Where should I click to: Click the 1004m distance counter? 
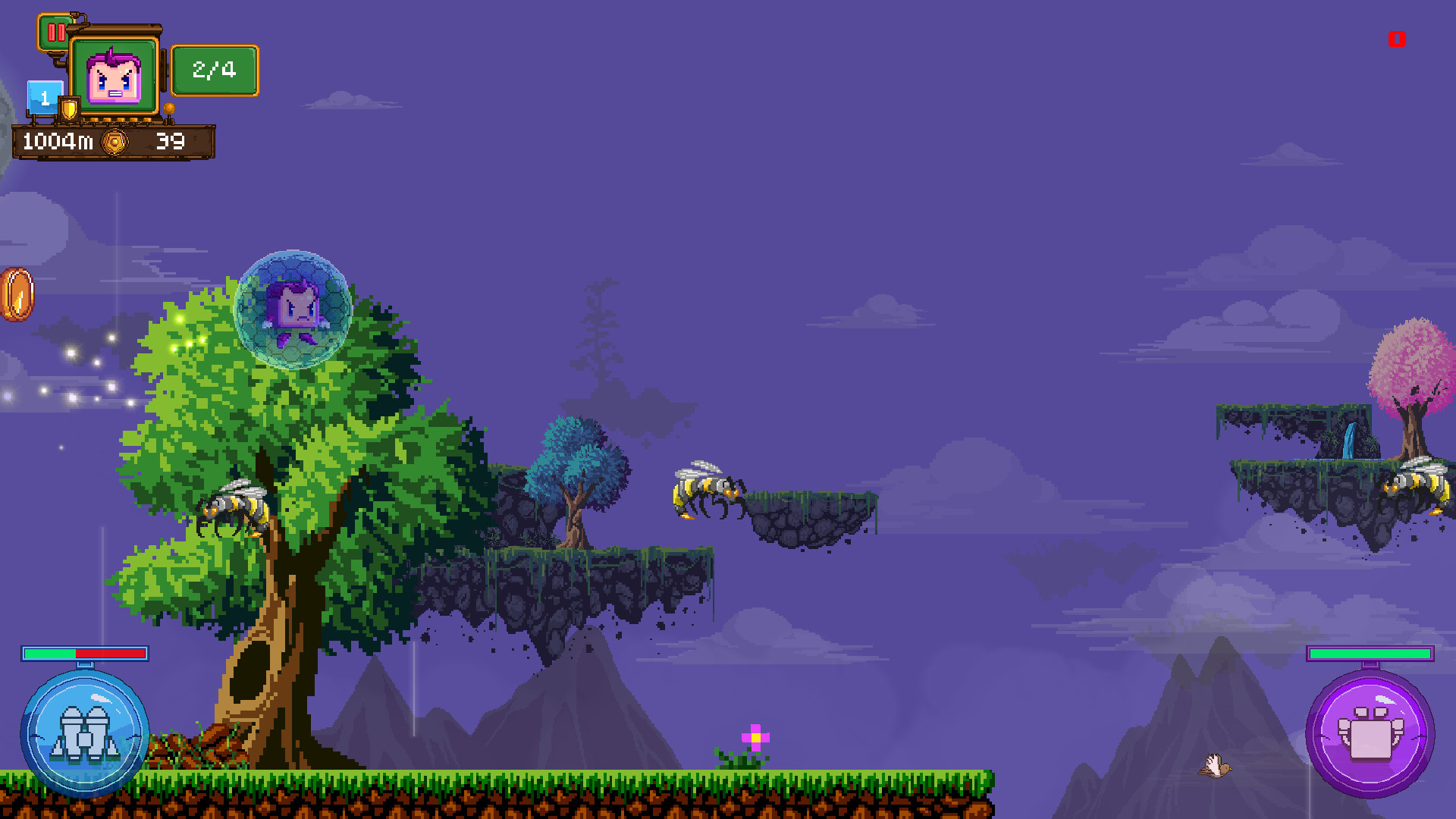pyautogui.click(x=58, y=140)
